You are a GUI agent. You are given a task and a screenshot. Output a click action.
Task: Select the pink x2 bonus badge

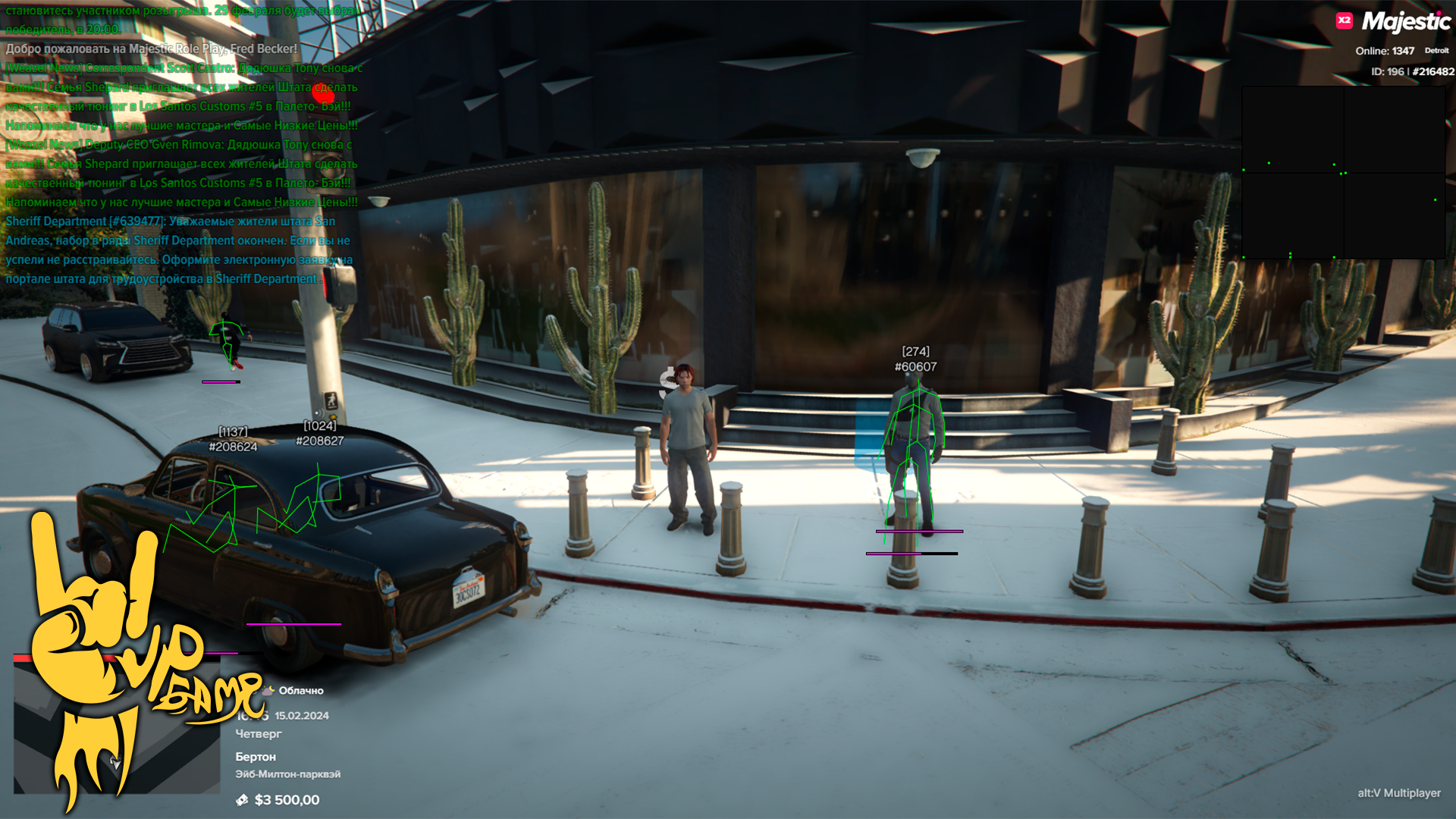[x=1344, y=20]
